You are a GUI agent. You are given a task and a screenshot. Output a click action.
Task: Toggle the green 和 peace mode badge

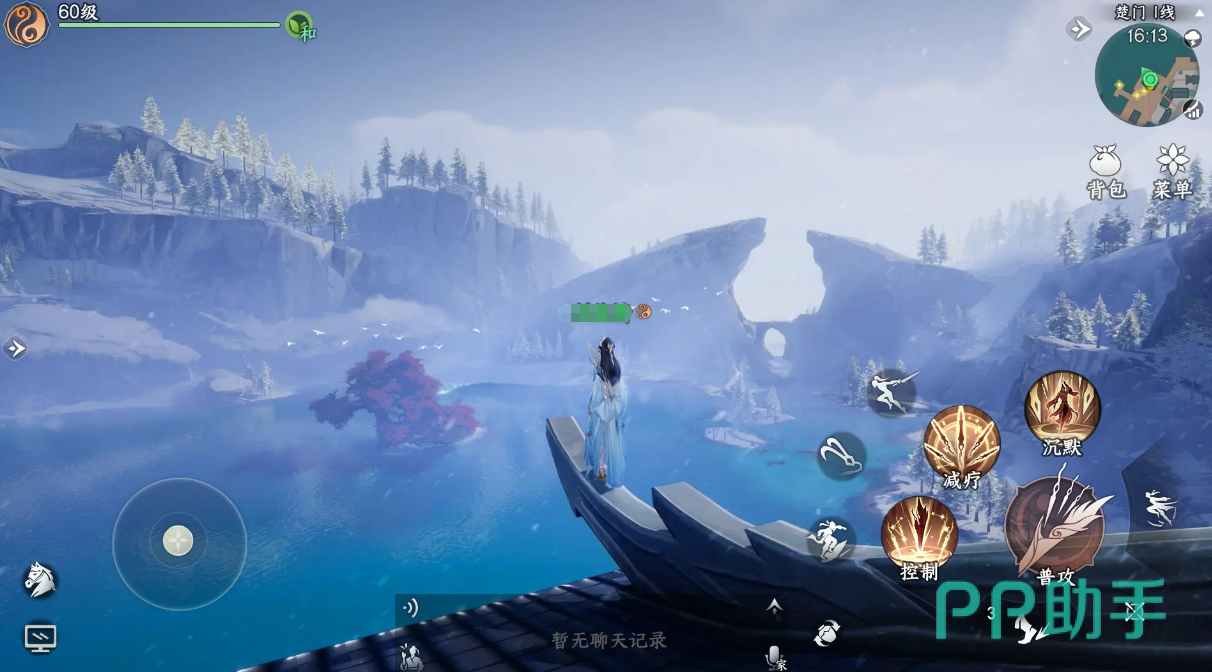click(x=300, y=26)
